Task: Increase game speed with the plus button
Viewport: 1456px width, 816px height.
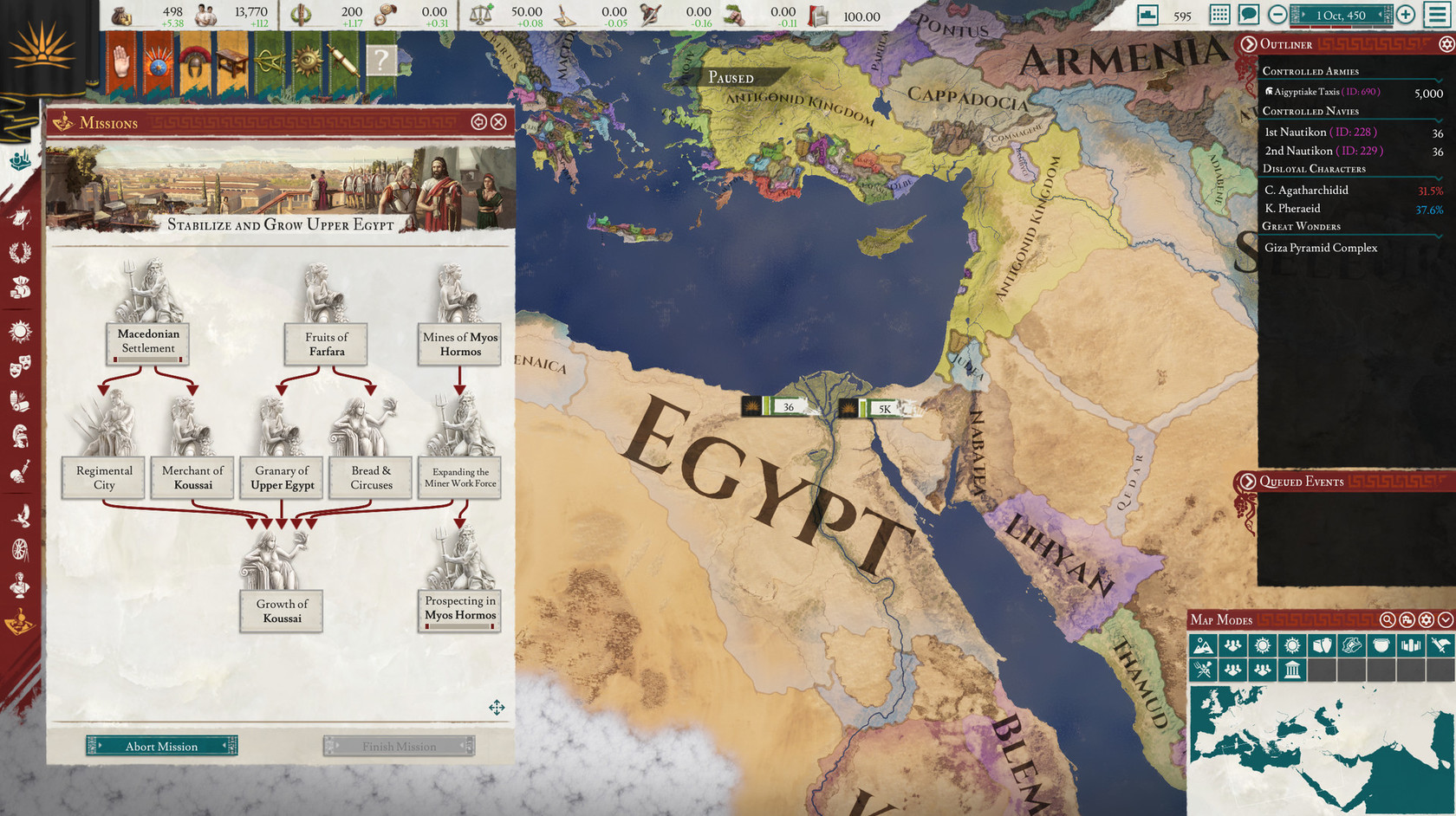Action: tap(1406, 15)
